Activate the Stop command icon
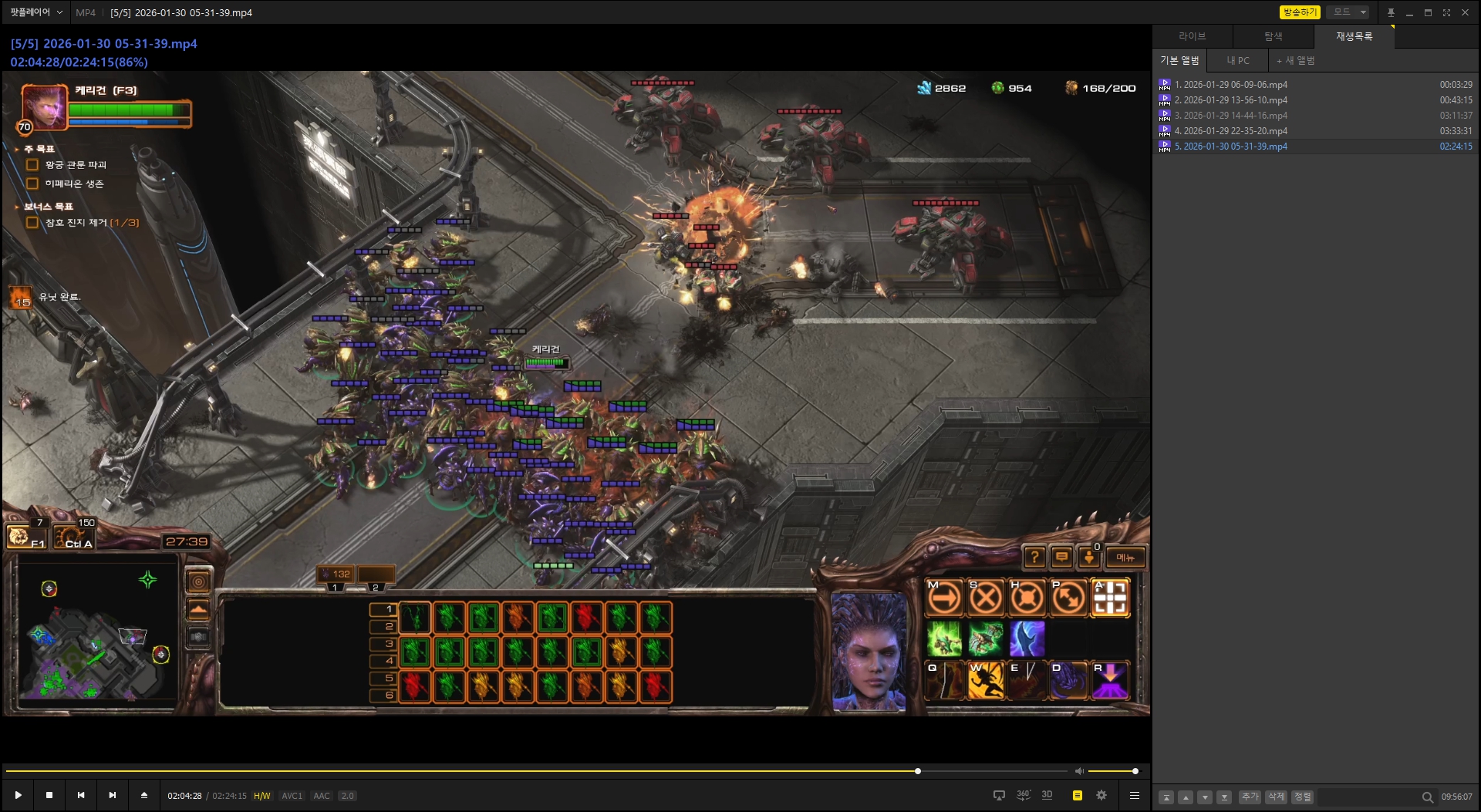1481x812 pixels. click(986, 598)
